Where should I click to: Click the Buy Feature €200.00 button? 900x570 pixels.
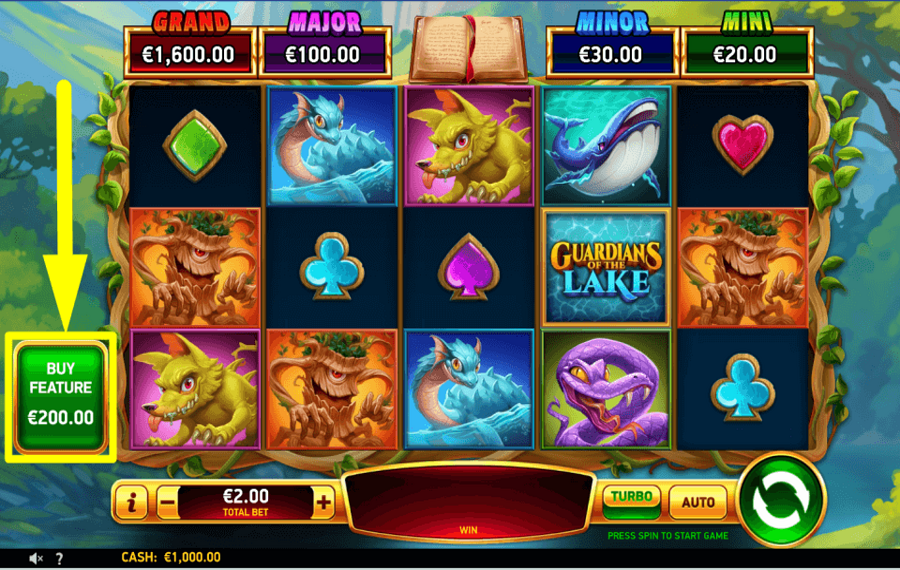[61, 396]
